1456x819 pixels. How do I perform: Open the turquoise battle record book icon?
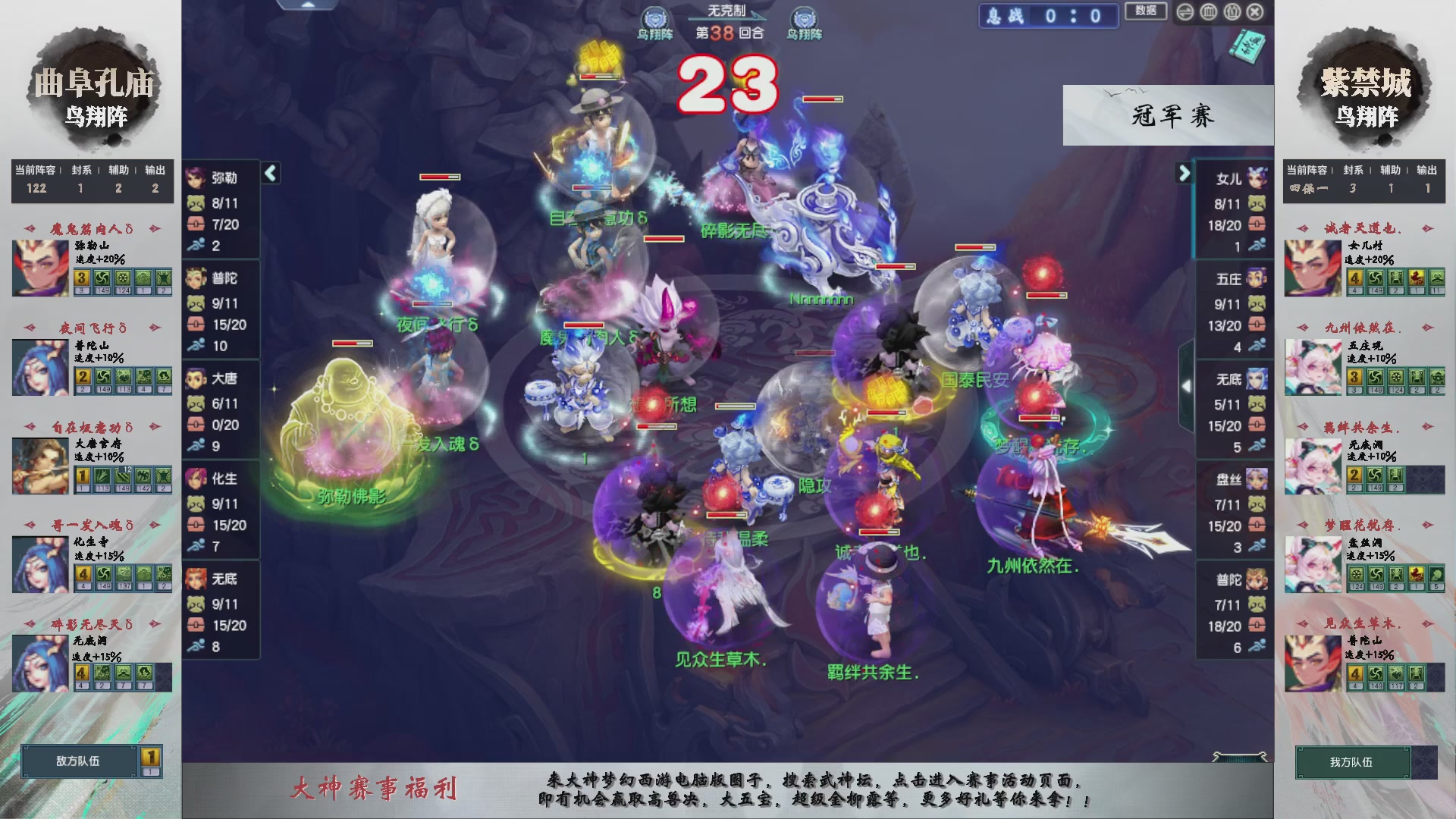click(x=1247, y=47)
